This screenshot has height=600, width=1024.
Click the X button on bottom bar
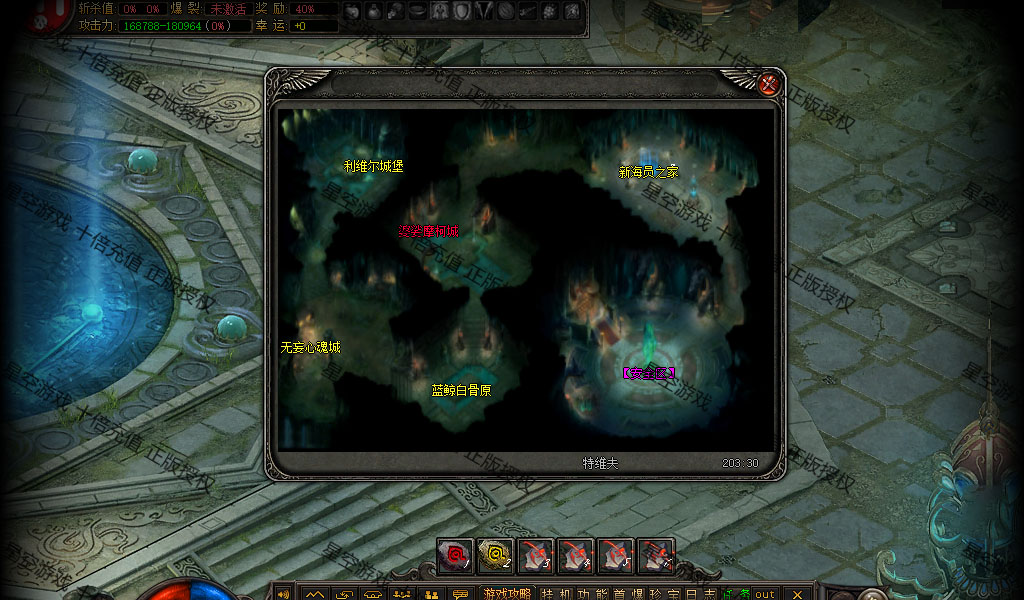tap(797, 593)
